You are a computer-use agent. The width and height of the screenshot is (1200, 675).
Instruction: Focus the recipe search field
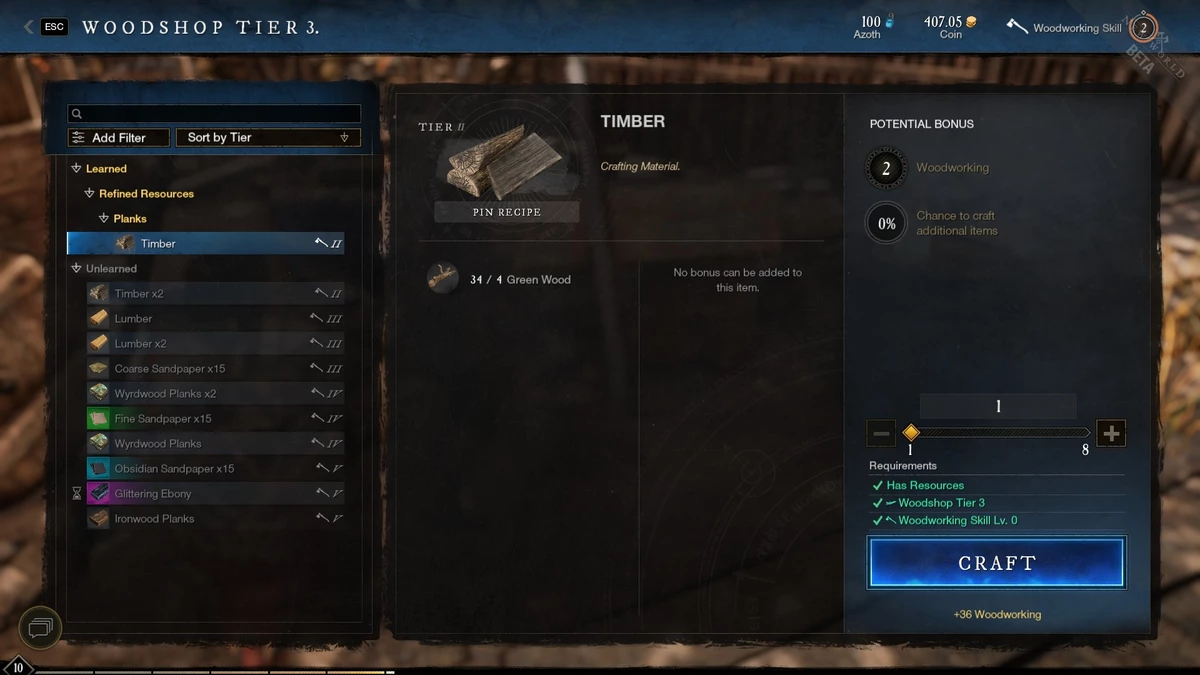[214, 114]
